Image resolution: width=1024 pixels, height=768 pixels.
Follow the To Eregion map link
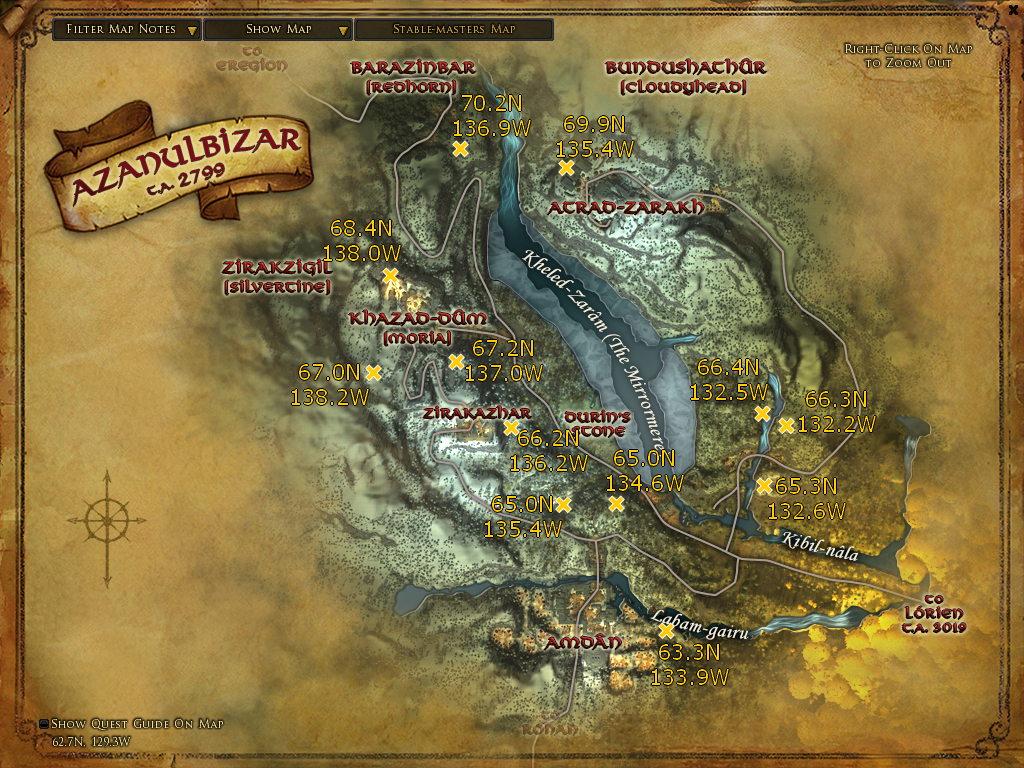click(x=252, y=58)
